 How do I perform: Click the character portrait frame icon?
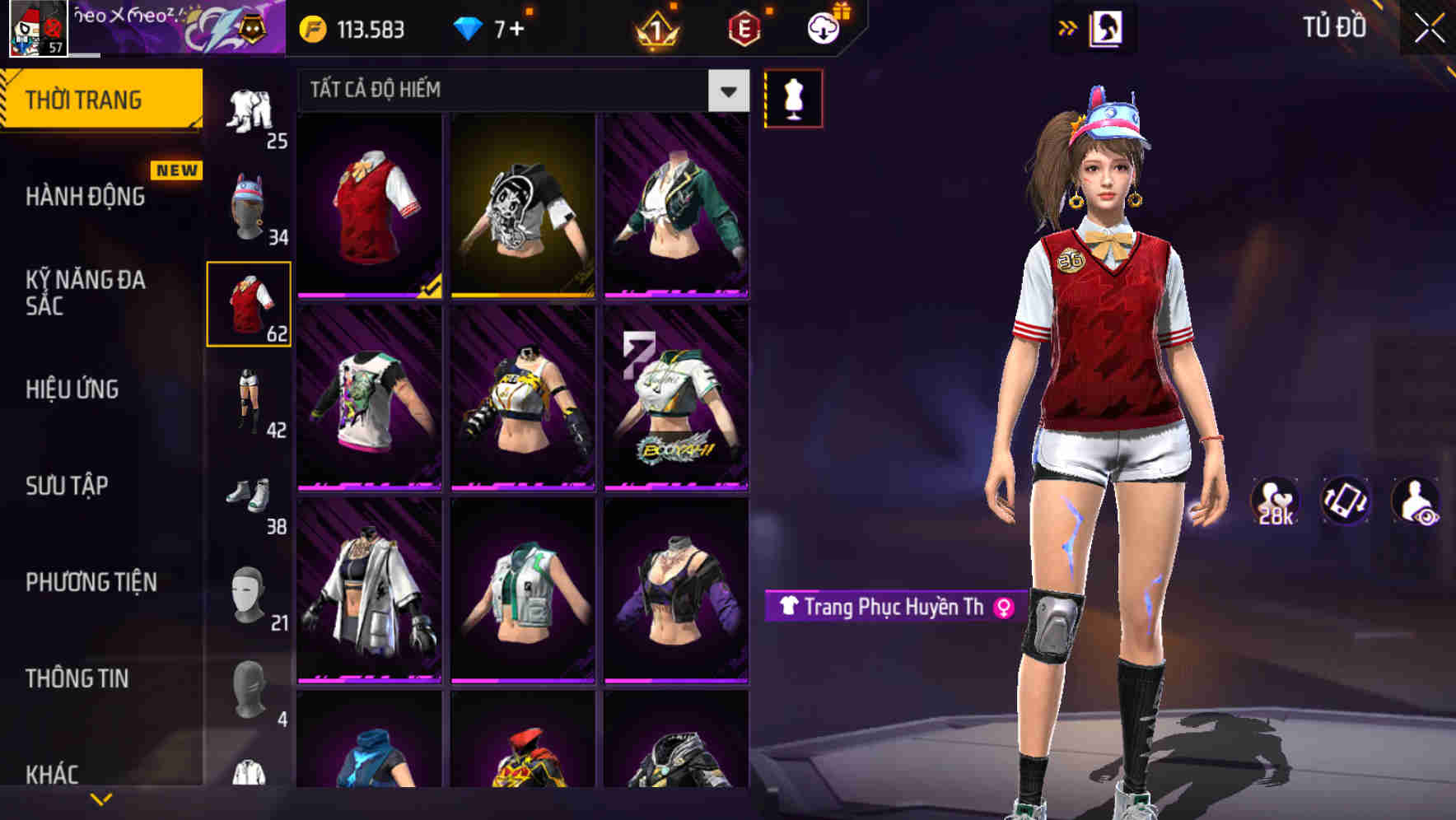(1108, 27)
